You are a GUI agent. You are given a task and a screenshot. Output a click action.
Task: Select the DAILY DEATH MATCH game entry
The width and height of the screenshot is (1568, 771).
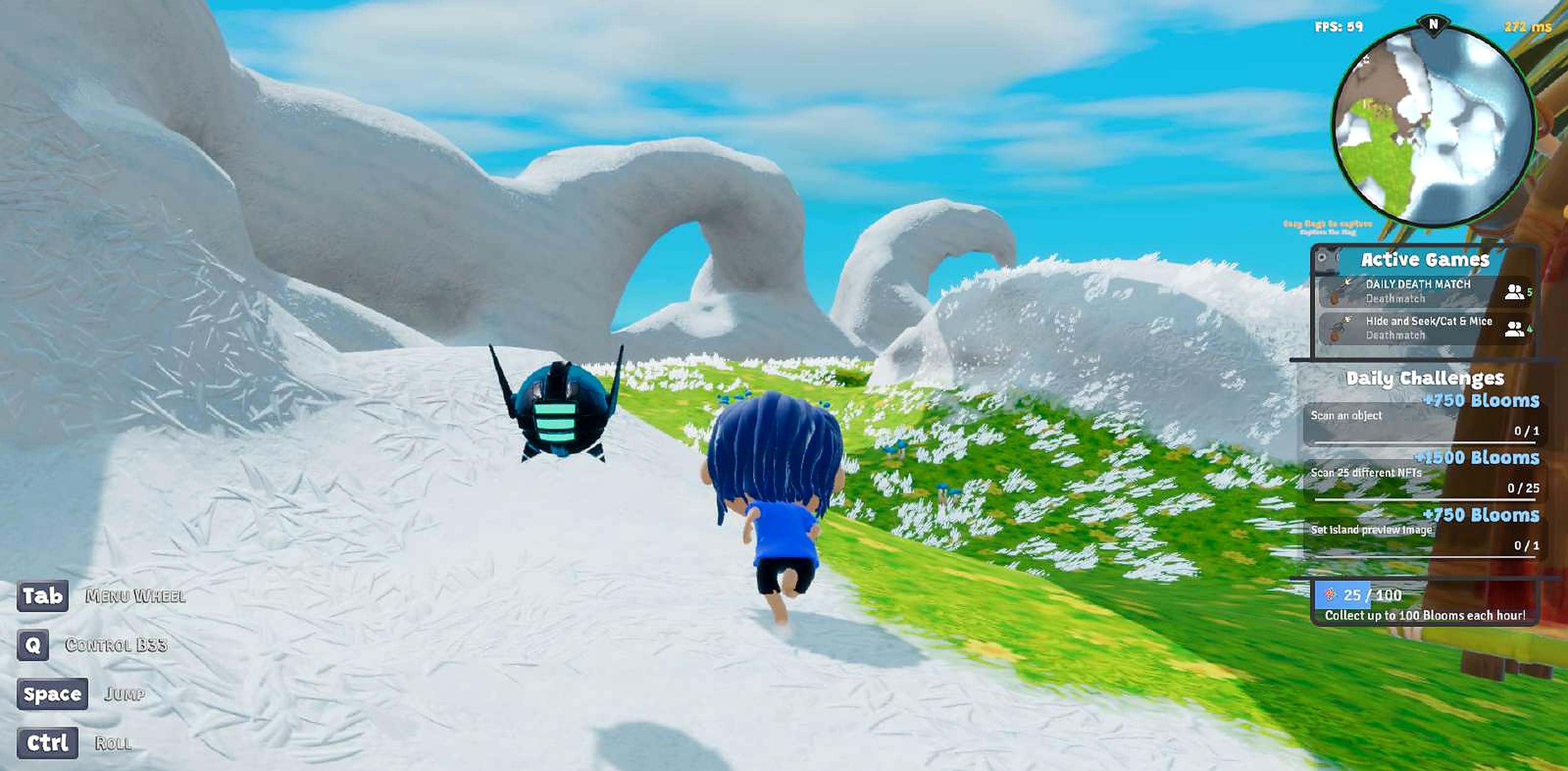(x=1418, y=291)
